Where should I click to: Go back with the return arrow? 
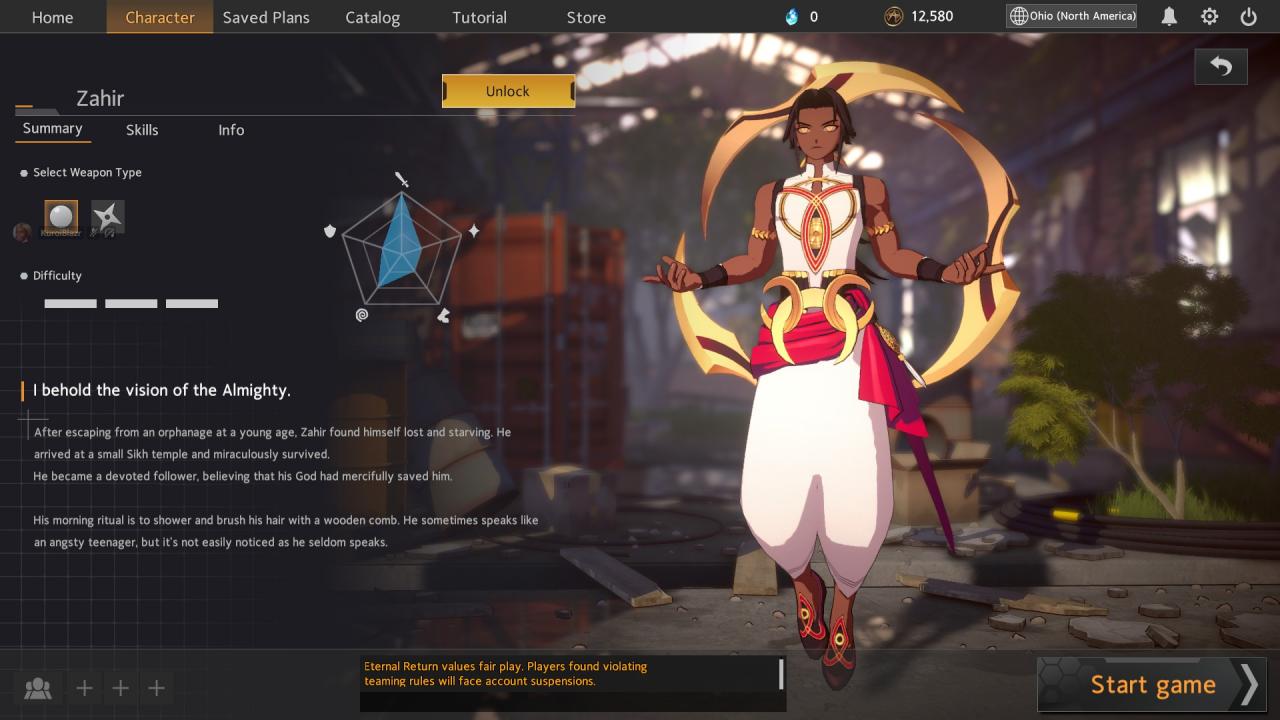point(1220,67)
